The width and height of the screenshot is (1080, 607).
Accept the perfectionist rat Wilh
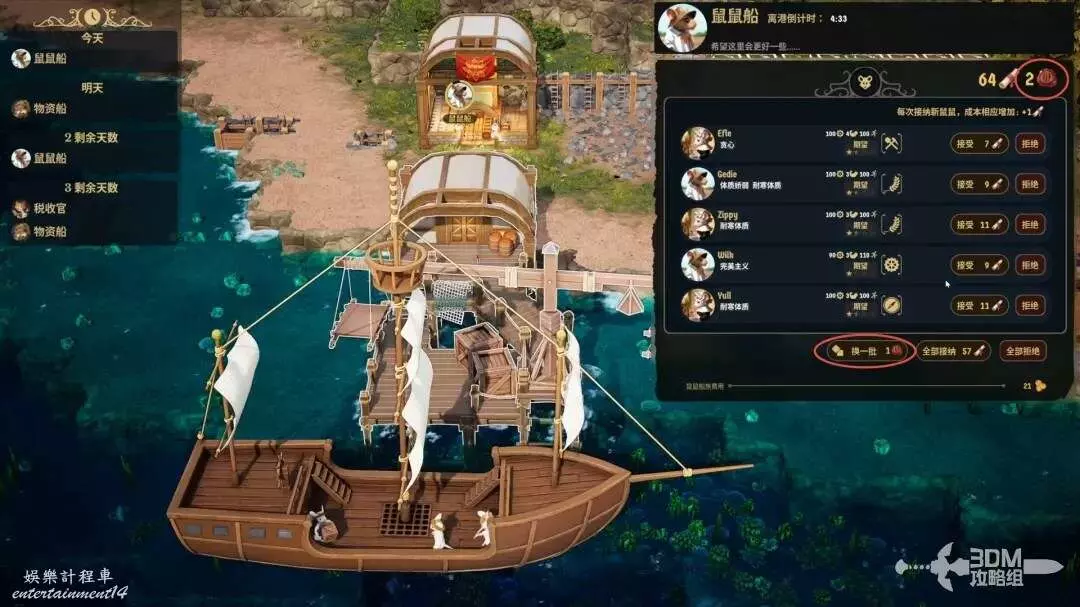(978, 265)
